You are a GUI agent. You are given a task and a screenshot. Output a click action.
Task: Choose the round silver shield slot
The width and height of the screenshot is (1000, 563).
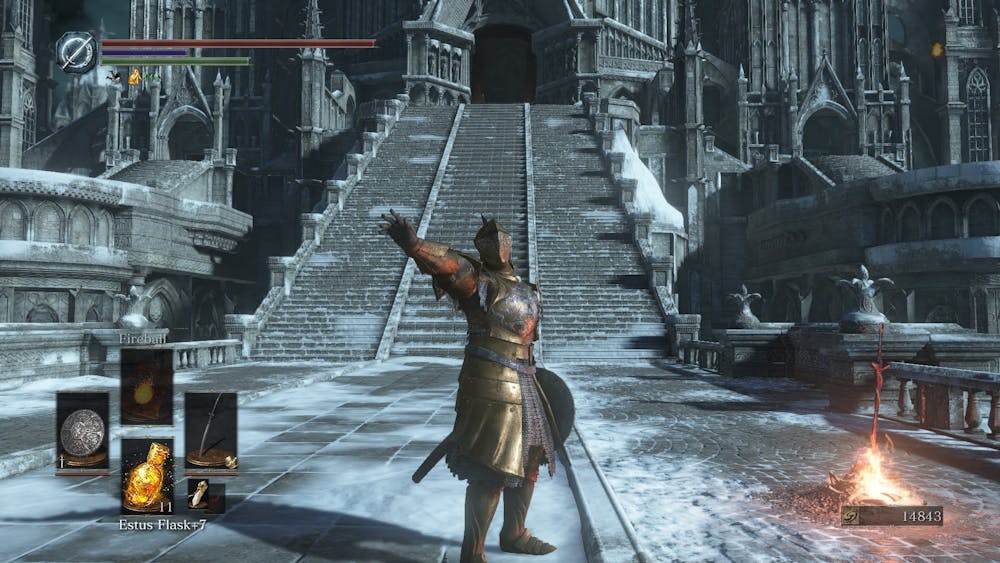82,431
